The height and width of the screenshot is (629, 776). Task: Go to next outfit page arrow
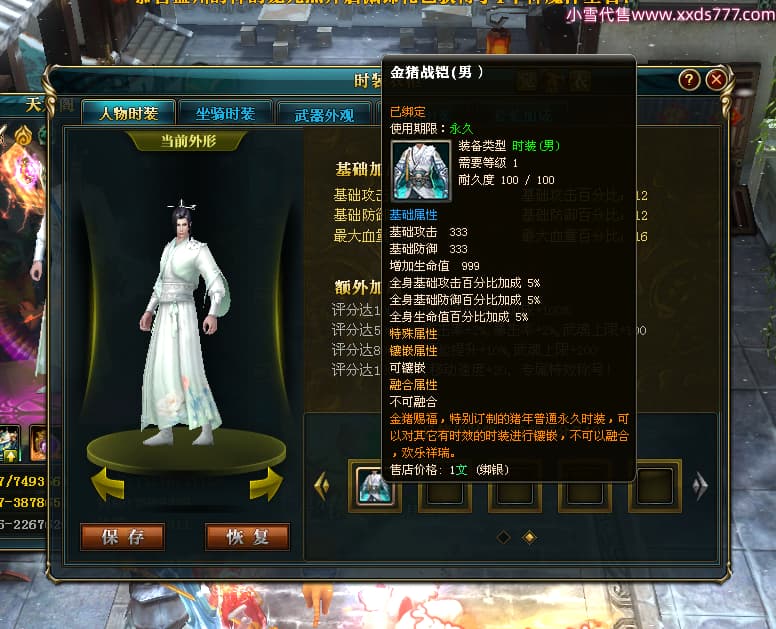tap(700, 486)
